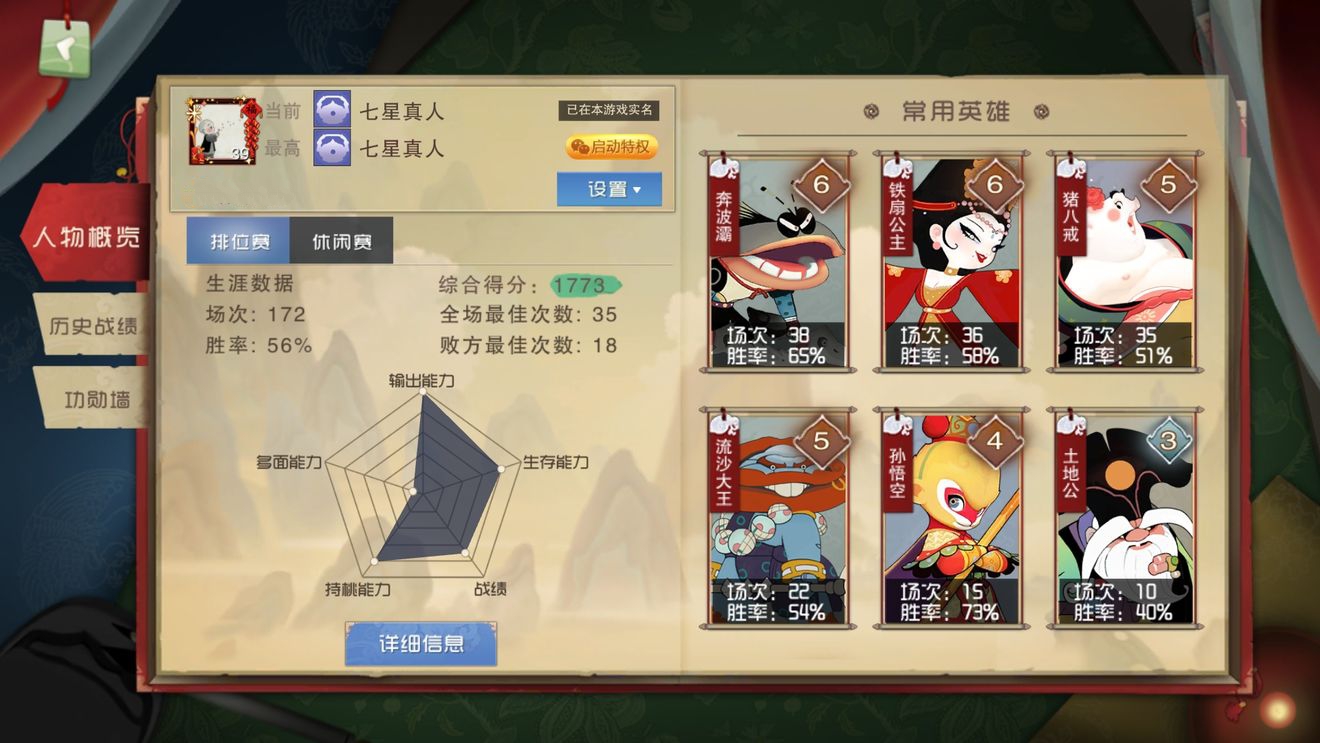Click the current rank 七星真人 badge
The height and width of the screenshot is (743, 1320).
(332, 110)
